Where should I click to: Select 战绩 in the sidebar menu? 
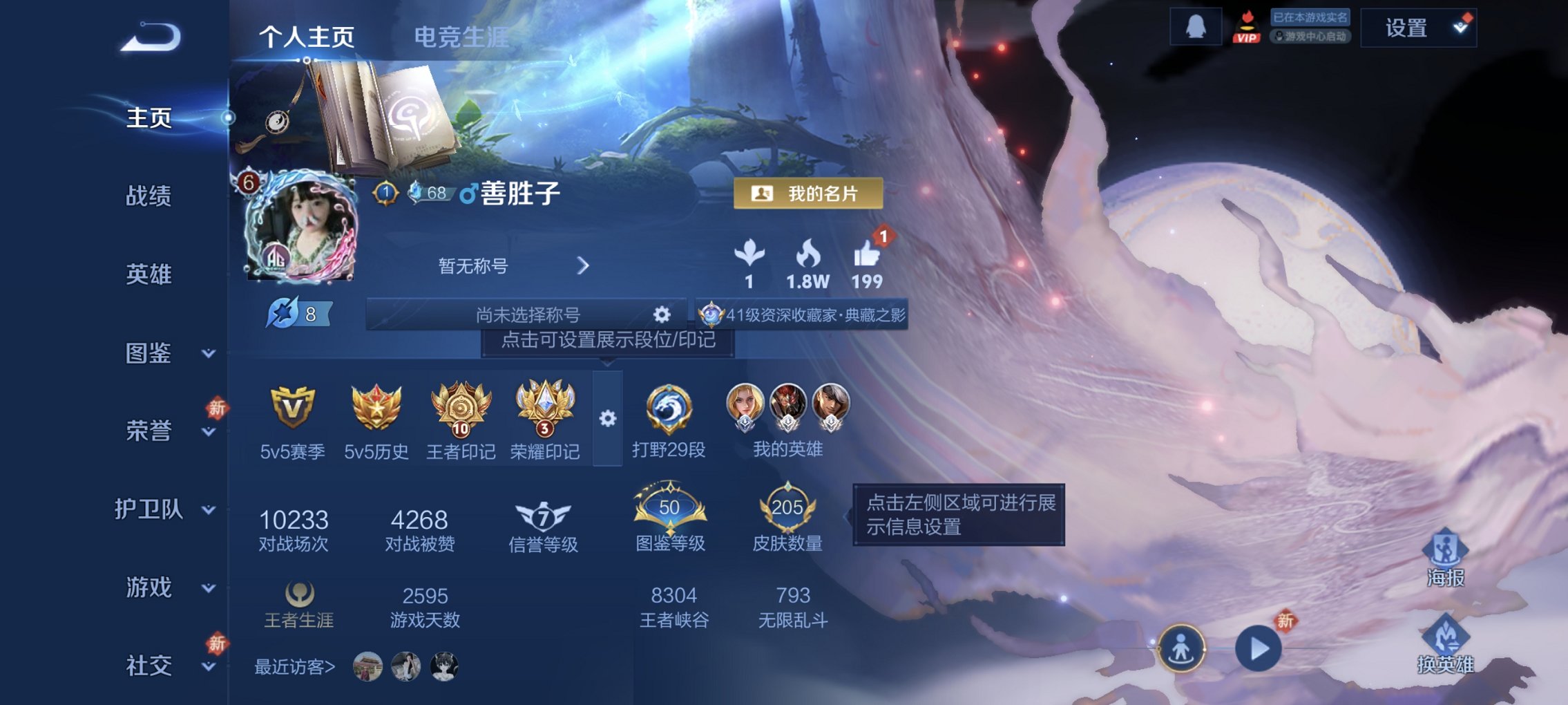click(x=147, y=197)
